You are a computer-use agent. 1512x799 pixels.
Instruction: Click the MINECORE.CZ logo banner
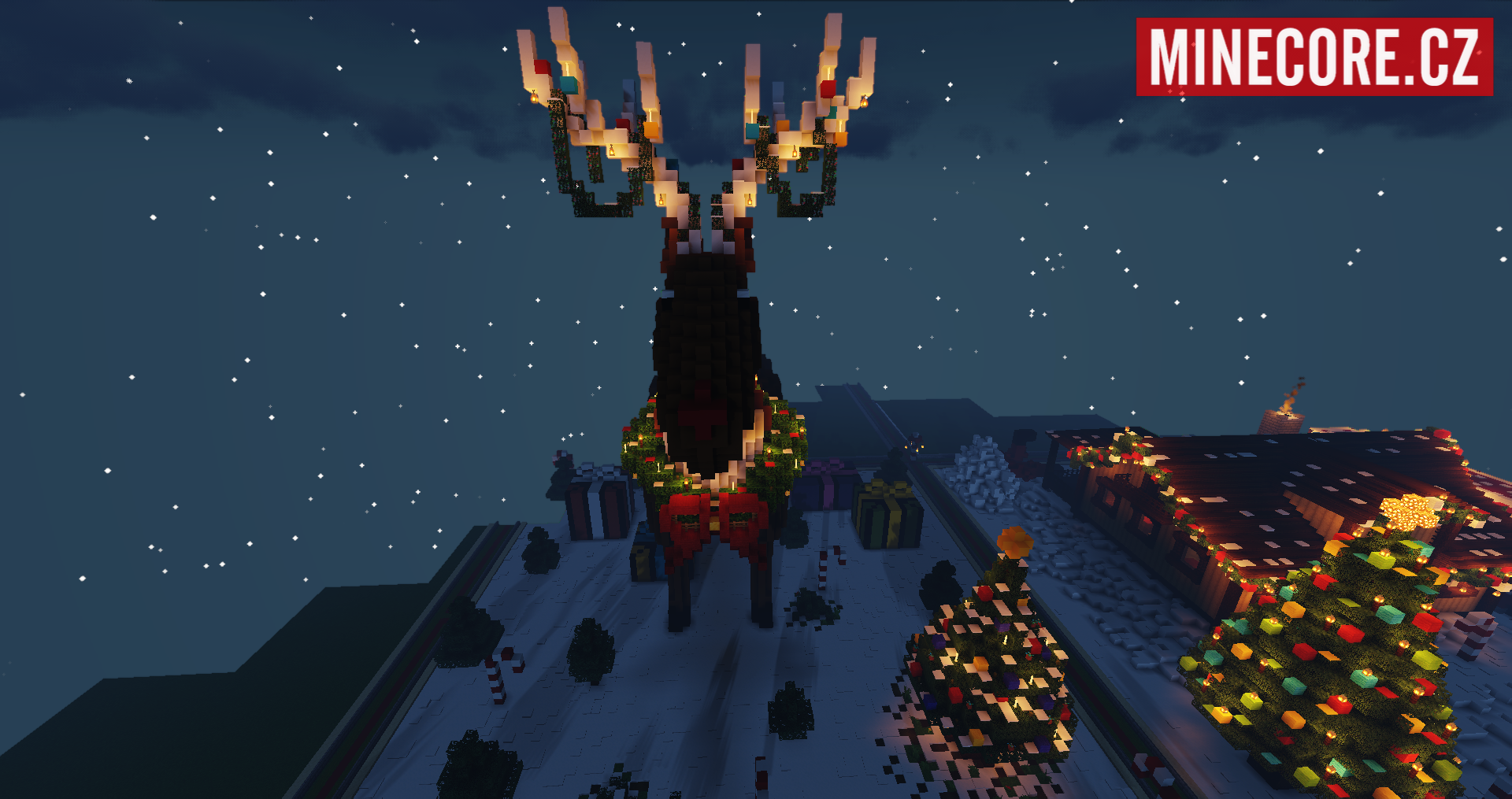click(1314, 57)
